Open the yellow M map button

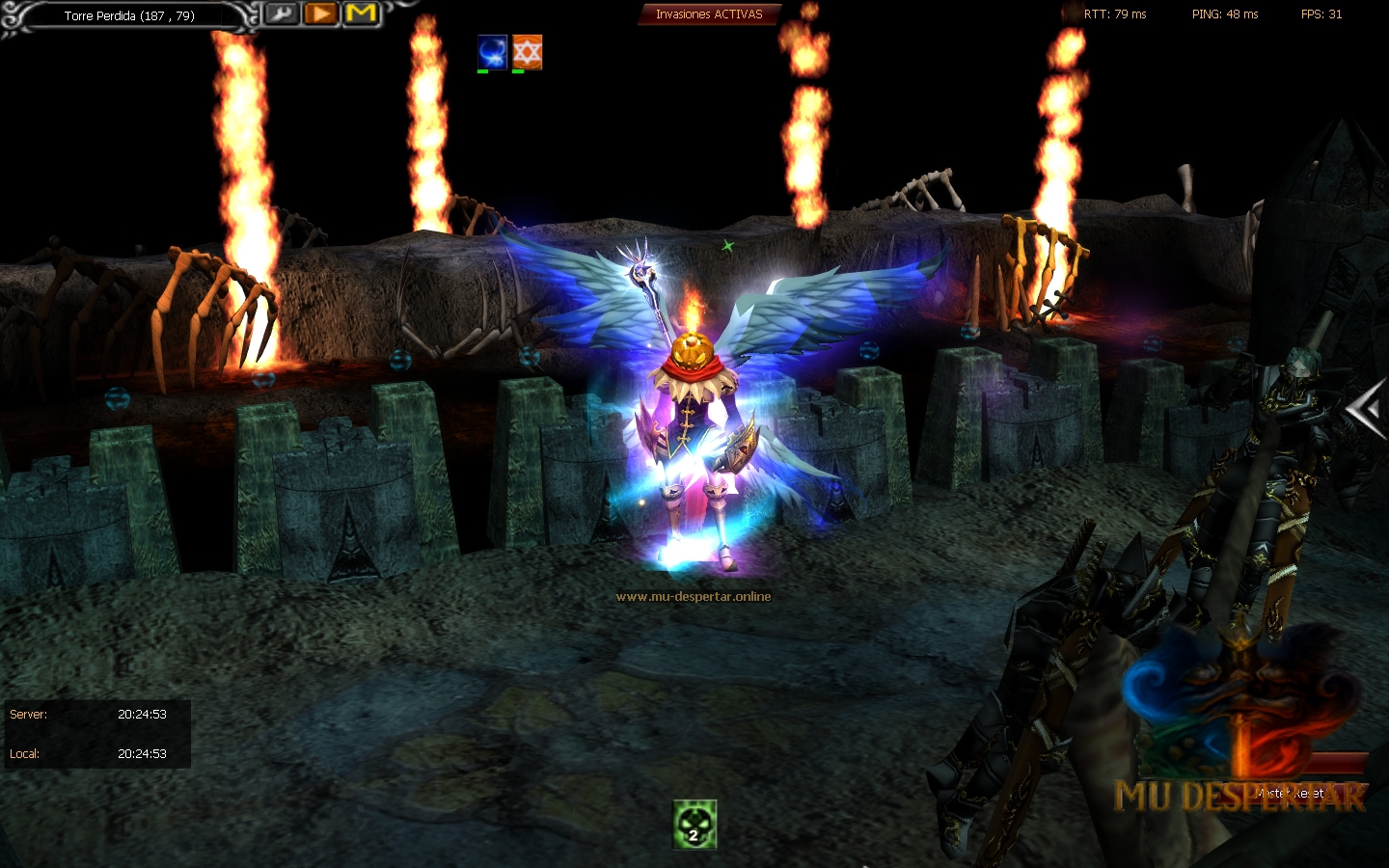coord(361,14)
